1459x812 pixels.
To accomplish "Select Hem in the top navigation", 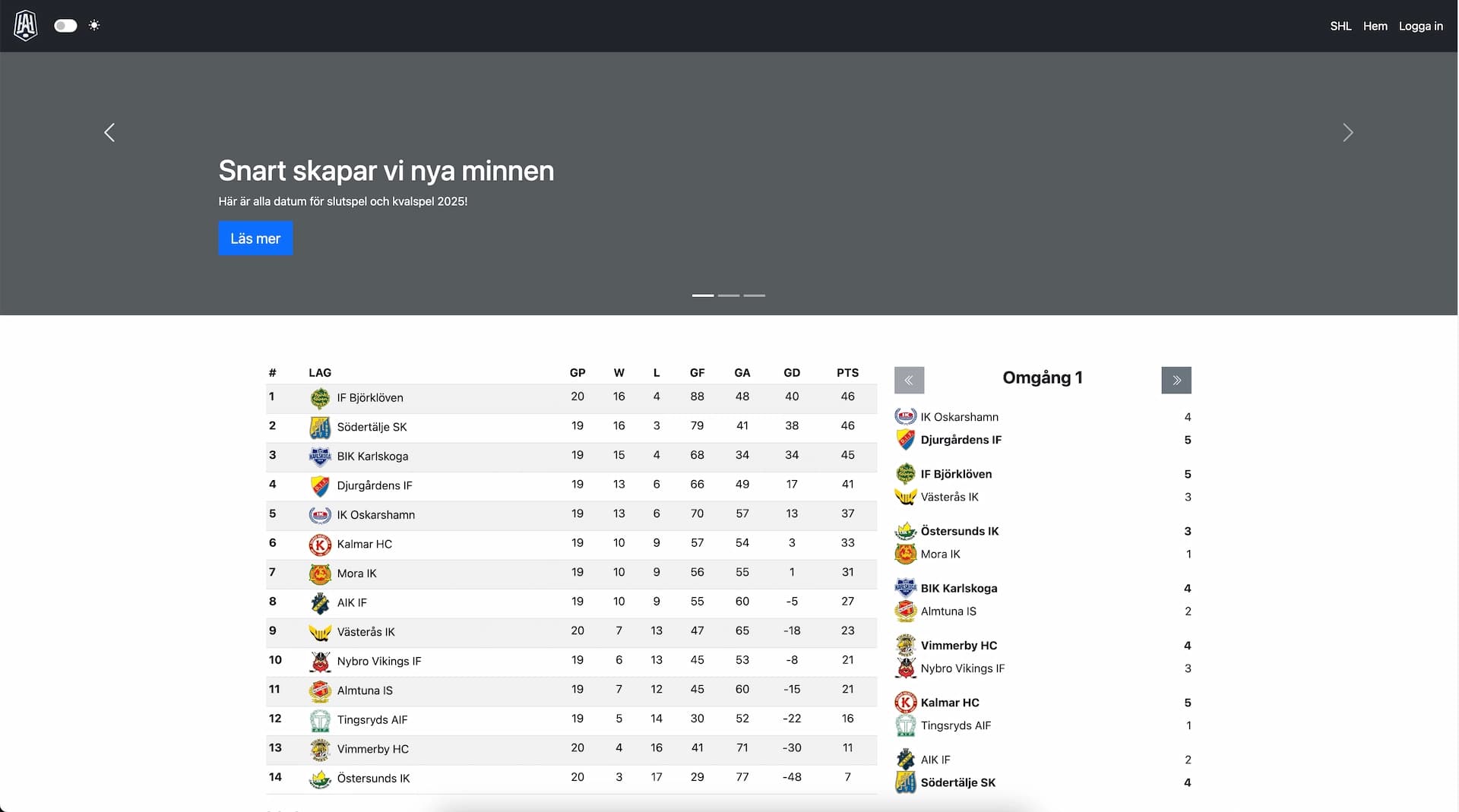I will click(1375, 26).
